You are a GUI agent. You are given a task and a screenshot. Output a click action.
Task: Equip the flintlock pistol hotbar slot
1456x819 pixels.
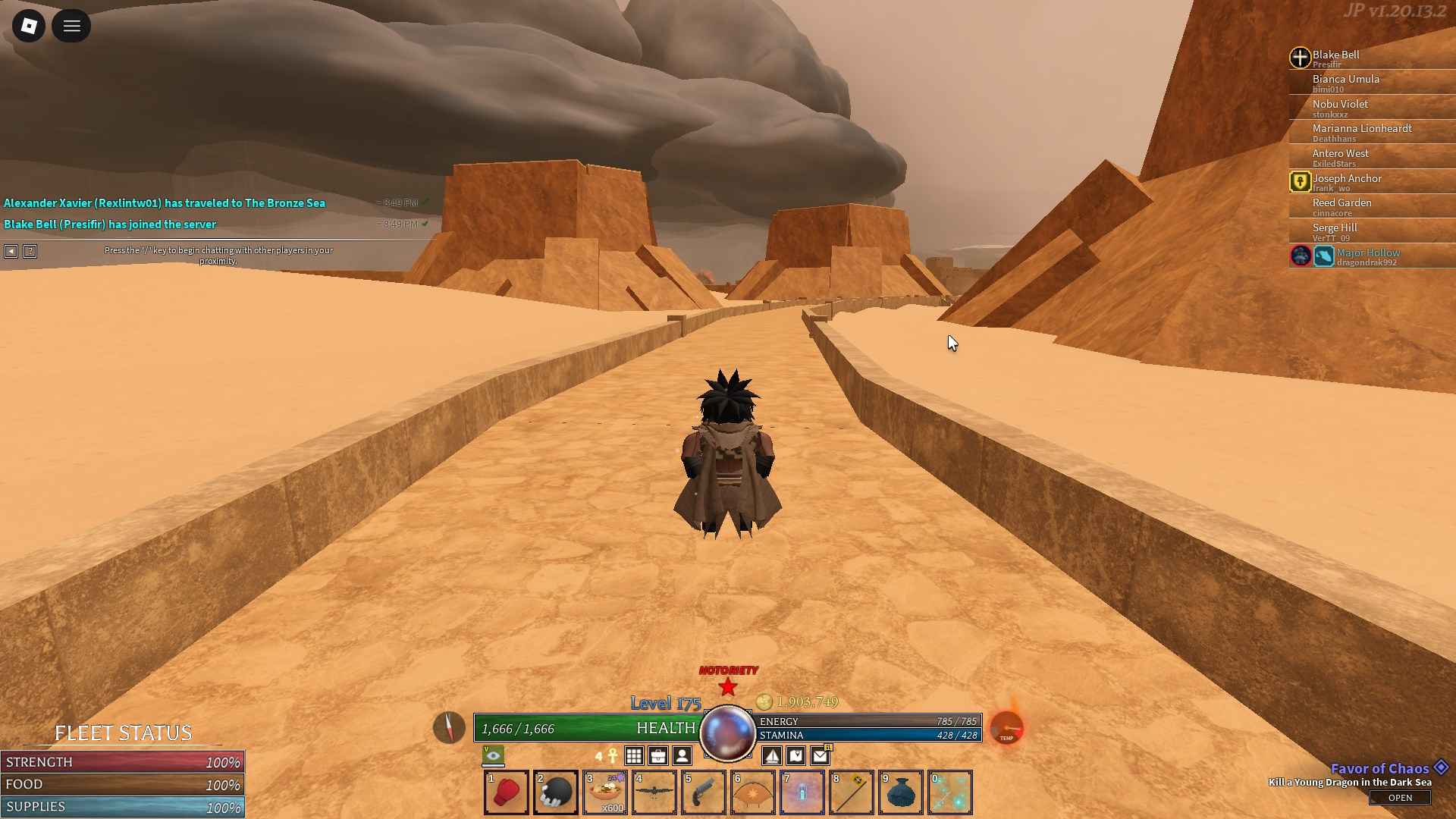click(704, 792)
